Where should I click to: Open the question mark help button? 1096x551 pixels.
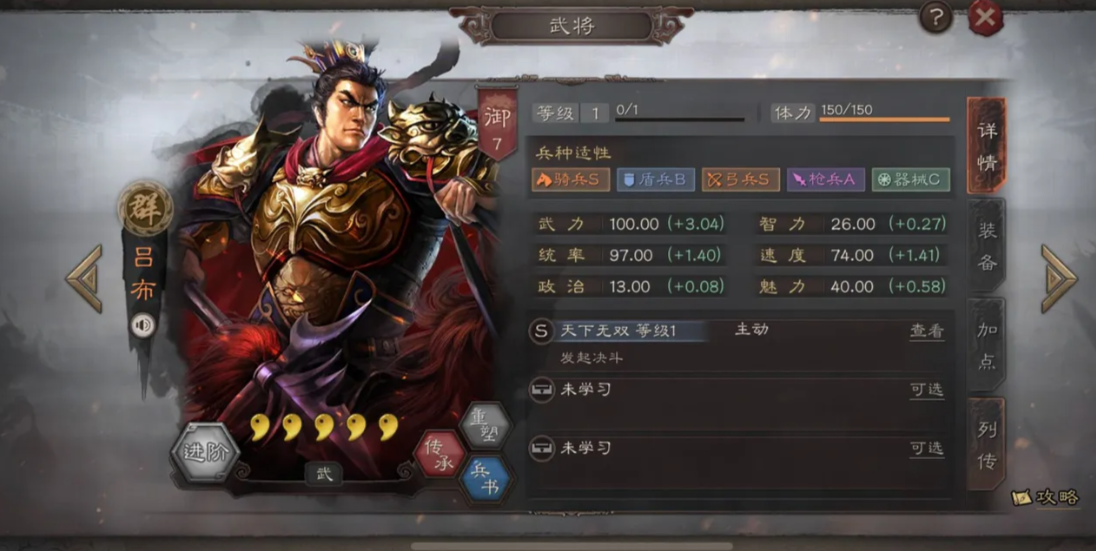tap(936, 16)
